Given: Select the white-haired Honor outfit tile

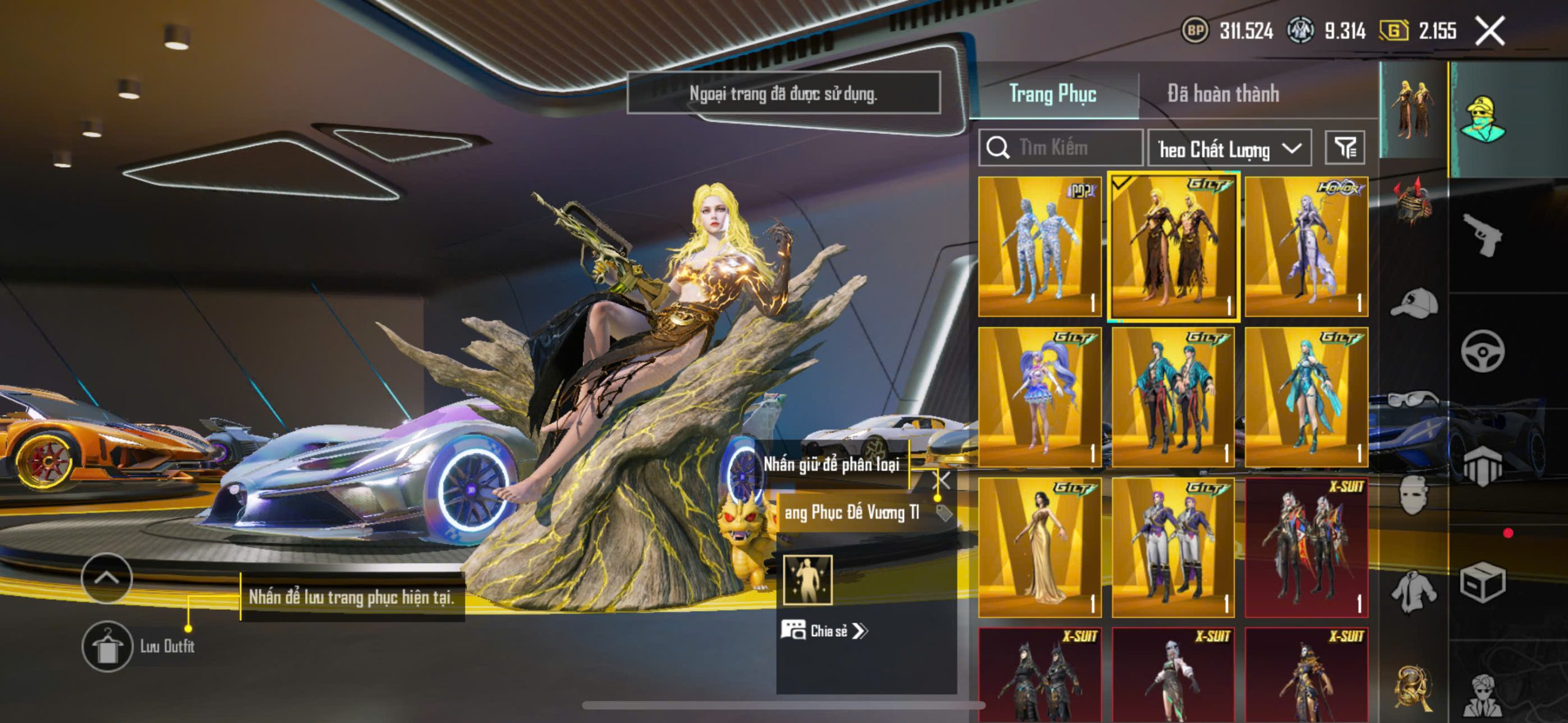Looking at the screenshot, I should pyautogui.click(x=1306, y=246).
